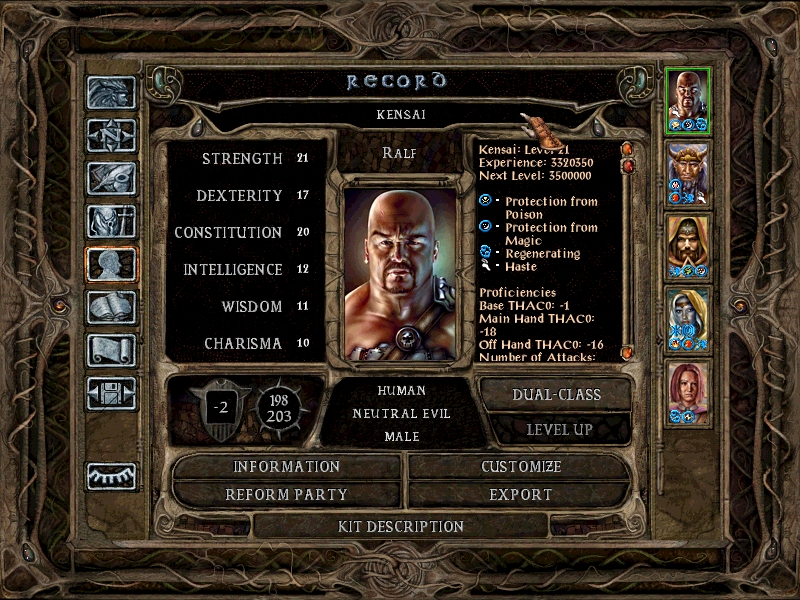The width and height of the screenshot is (800, 600).
Task: Select the blue-skinned hooded elf portrait
Action: click(688, 318)
